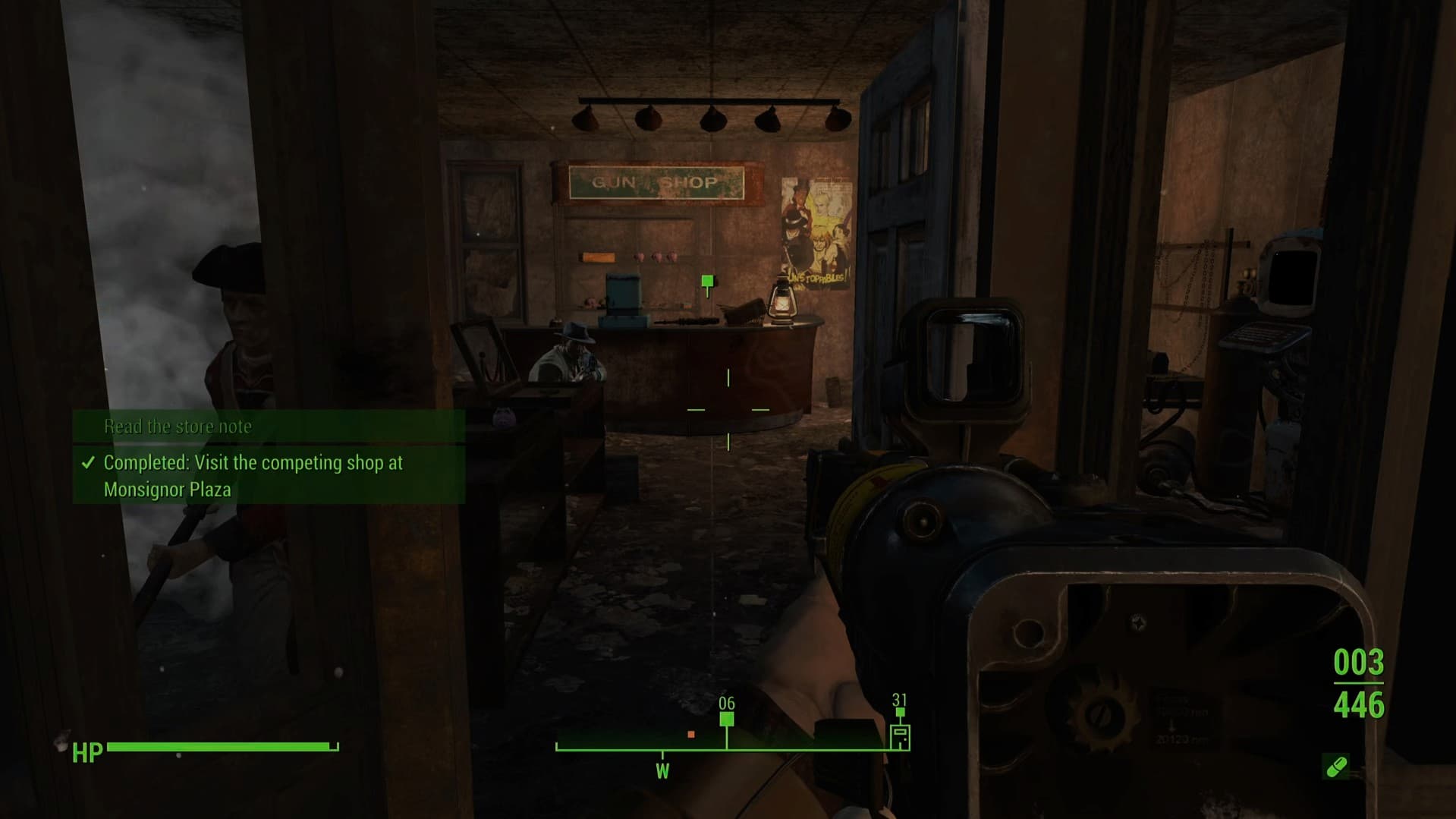
Task: Open the terminal screen on the far right wall
Action: tap(1291, 277)
